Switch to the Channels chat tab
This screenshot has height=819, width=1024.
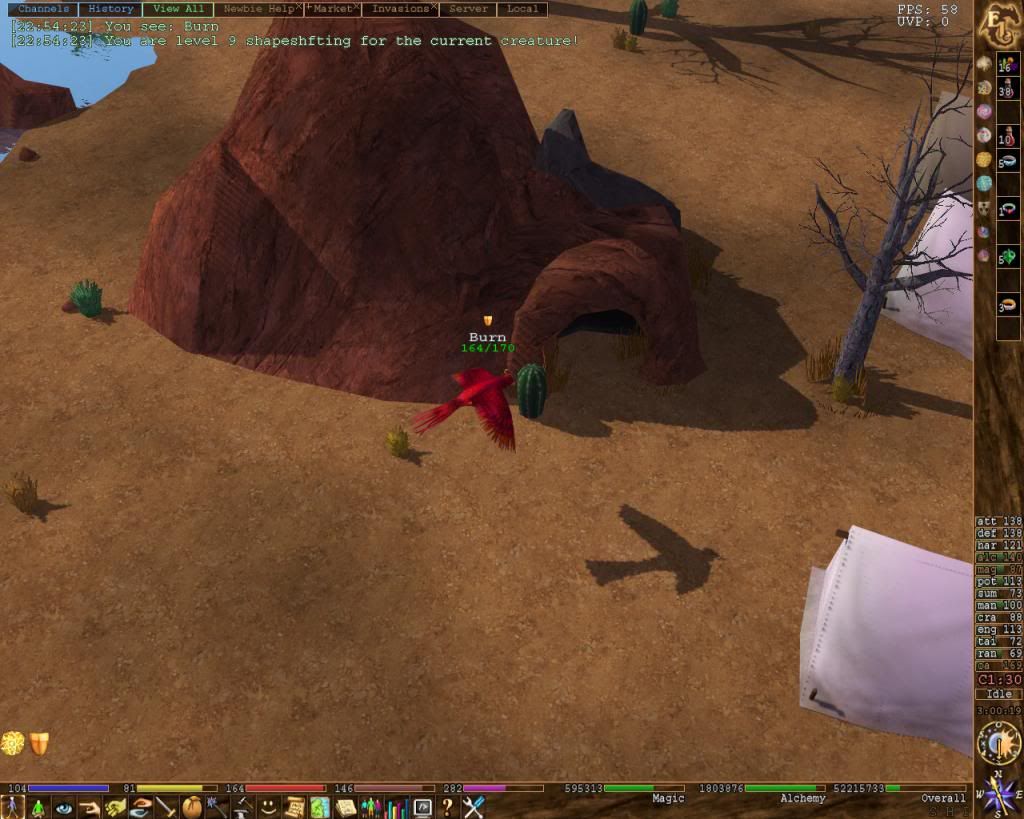pos(44,9)
